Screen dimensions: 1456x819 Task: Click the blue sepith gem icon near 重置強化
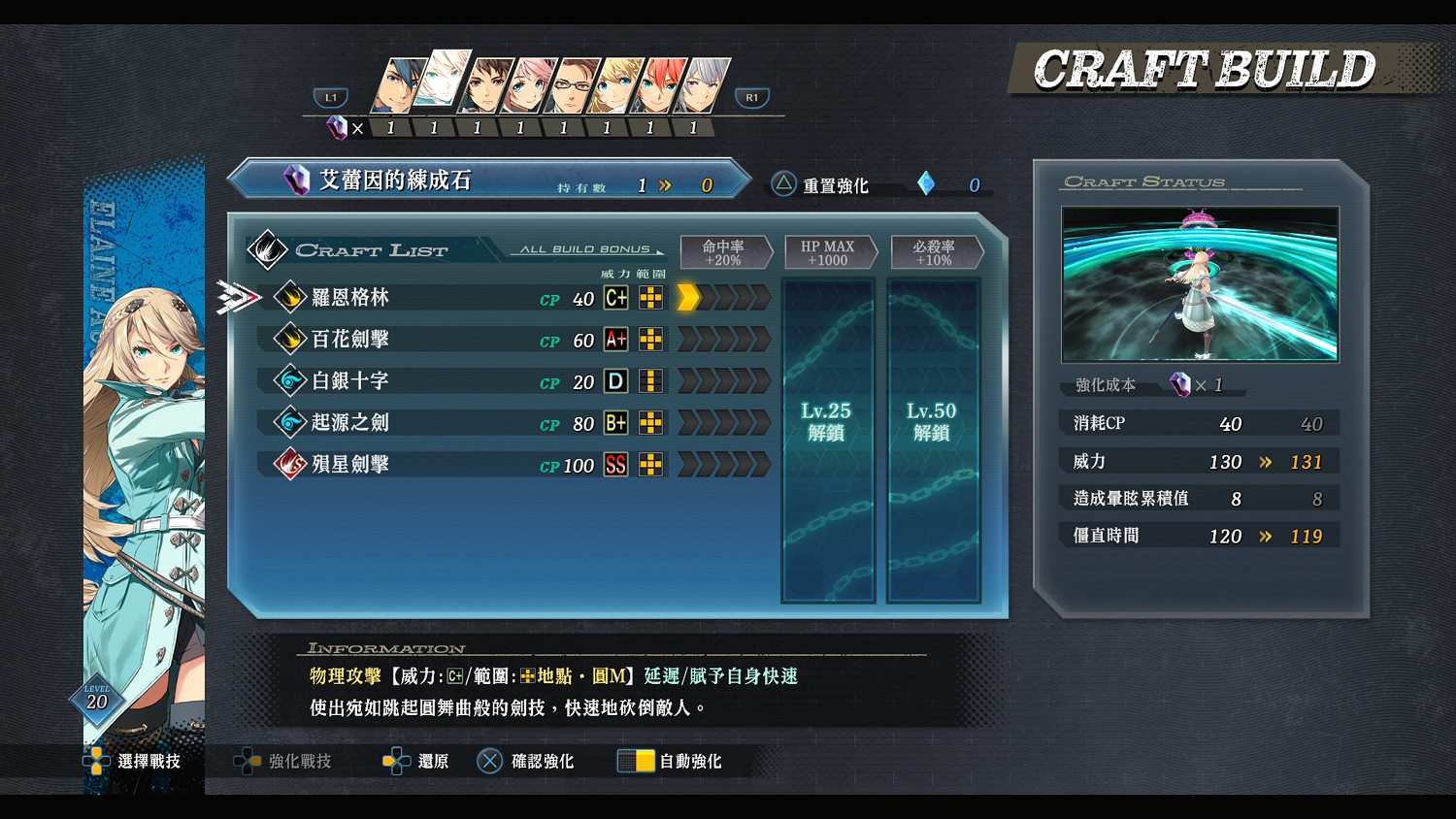924,183
